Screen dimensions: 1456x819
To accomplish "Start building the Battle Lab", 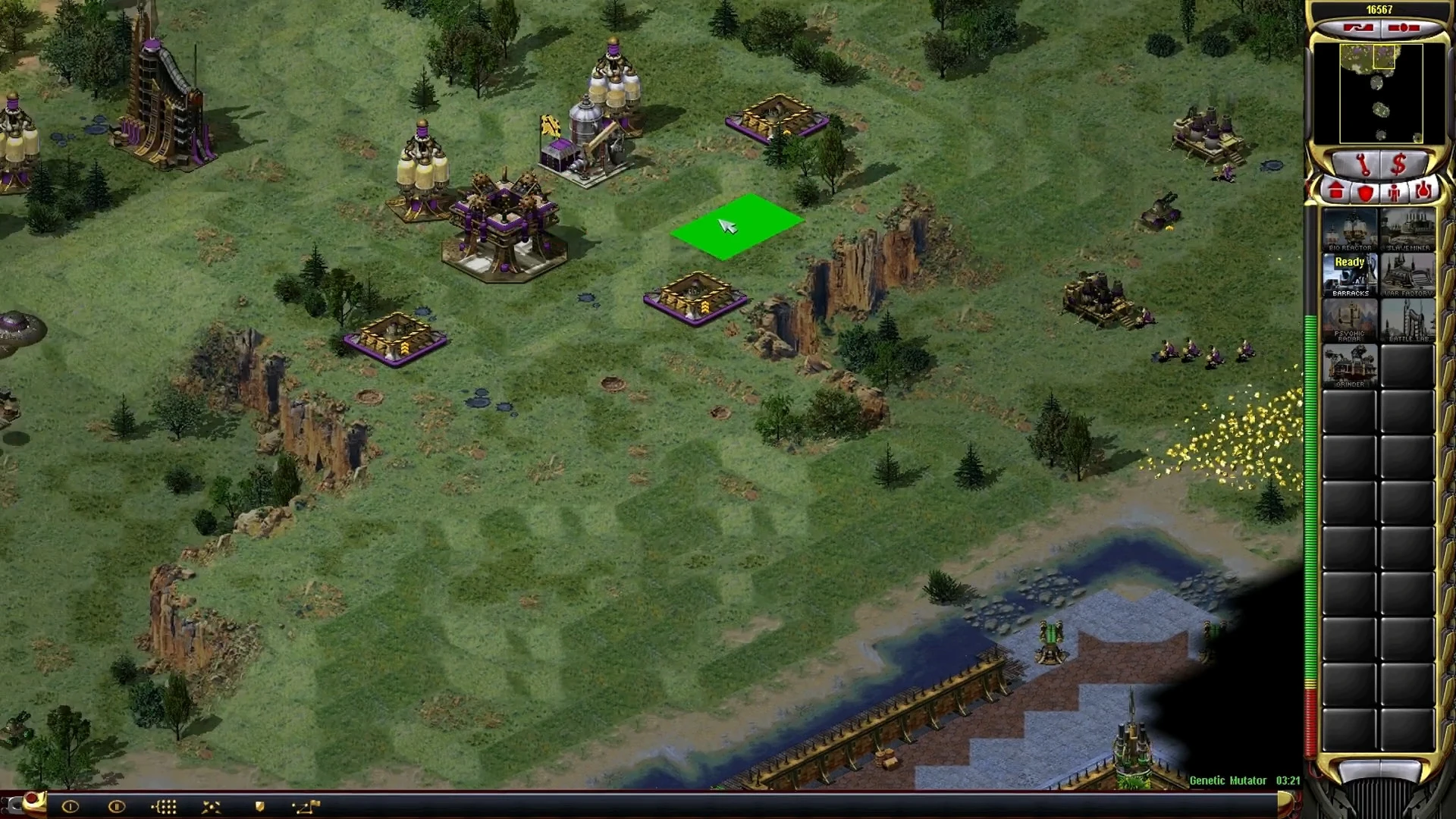I will (x=1408, y=321).
